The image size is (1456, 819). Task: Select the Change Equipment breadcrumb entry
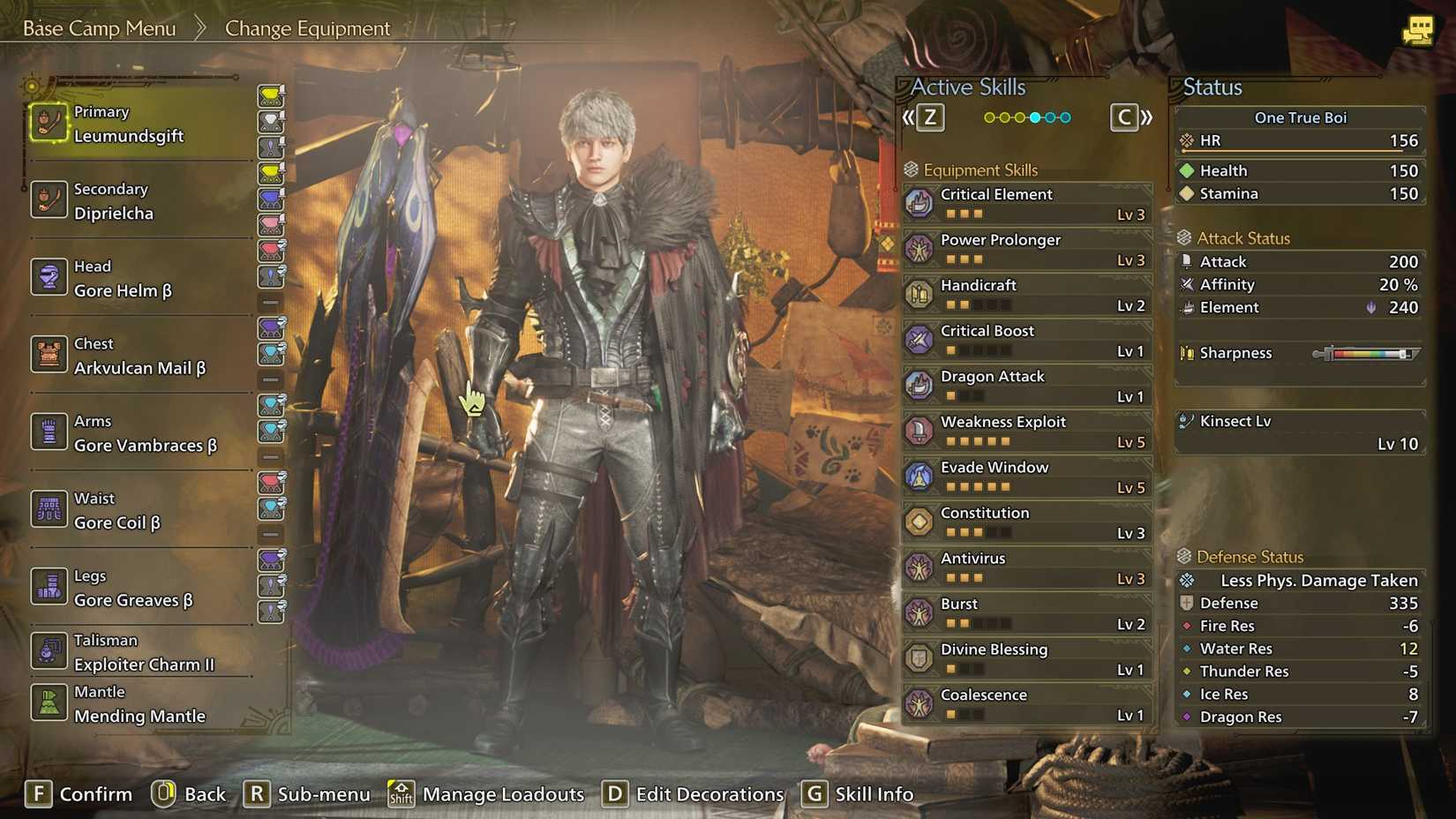[307, 28]
